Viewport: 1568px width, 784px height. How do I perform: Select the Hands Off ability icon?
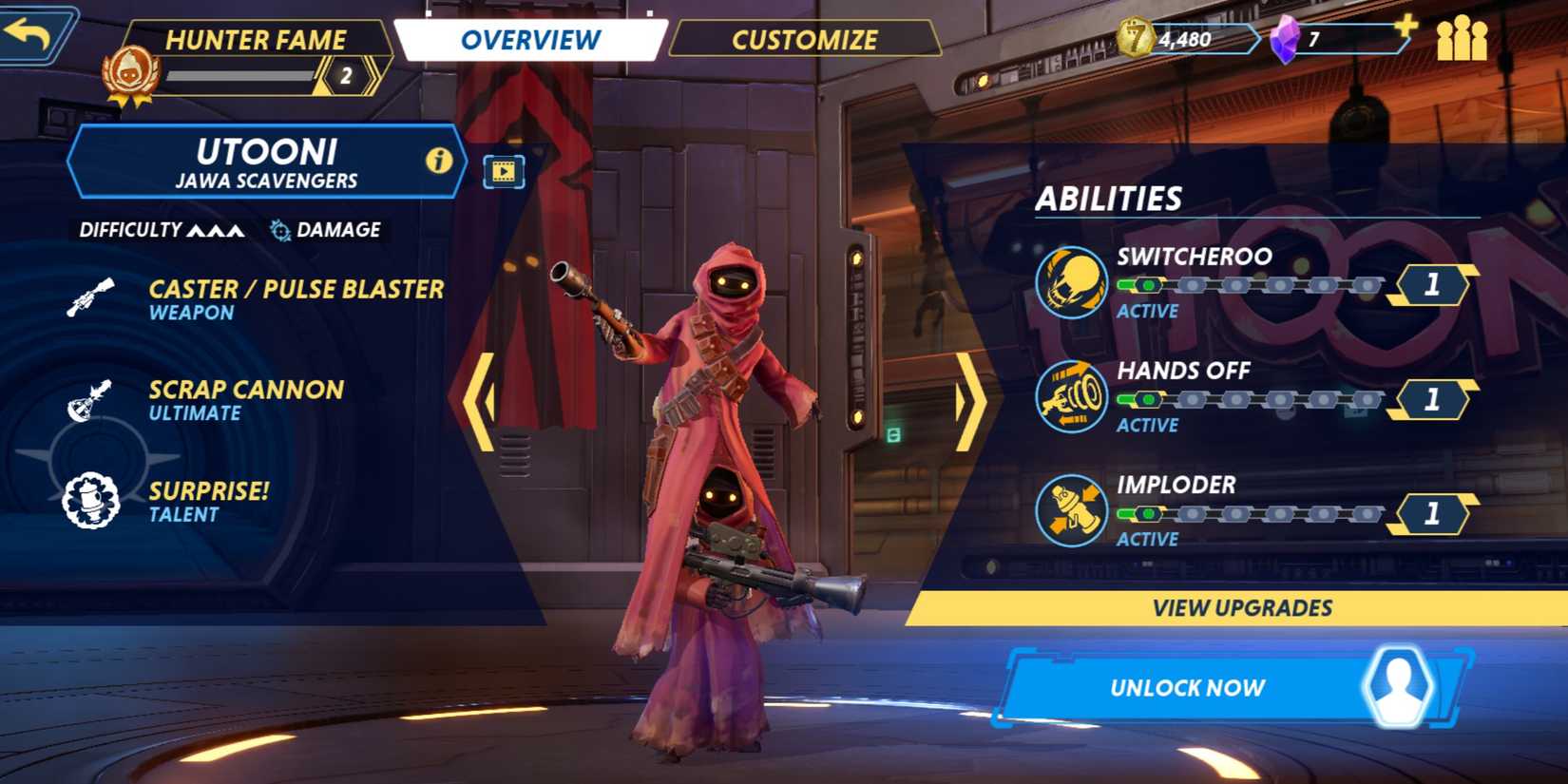click(x=1071, y=397)
